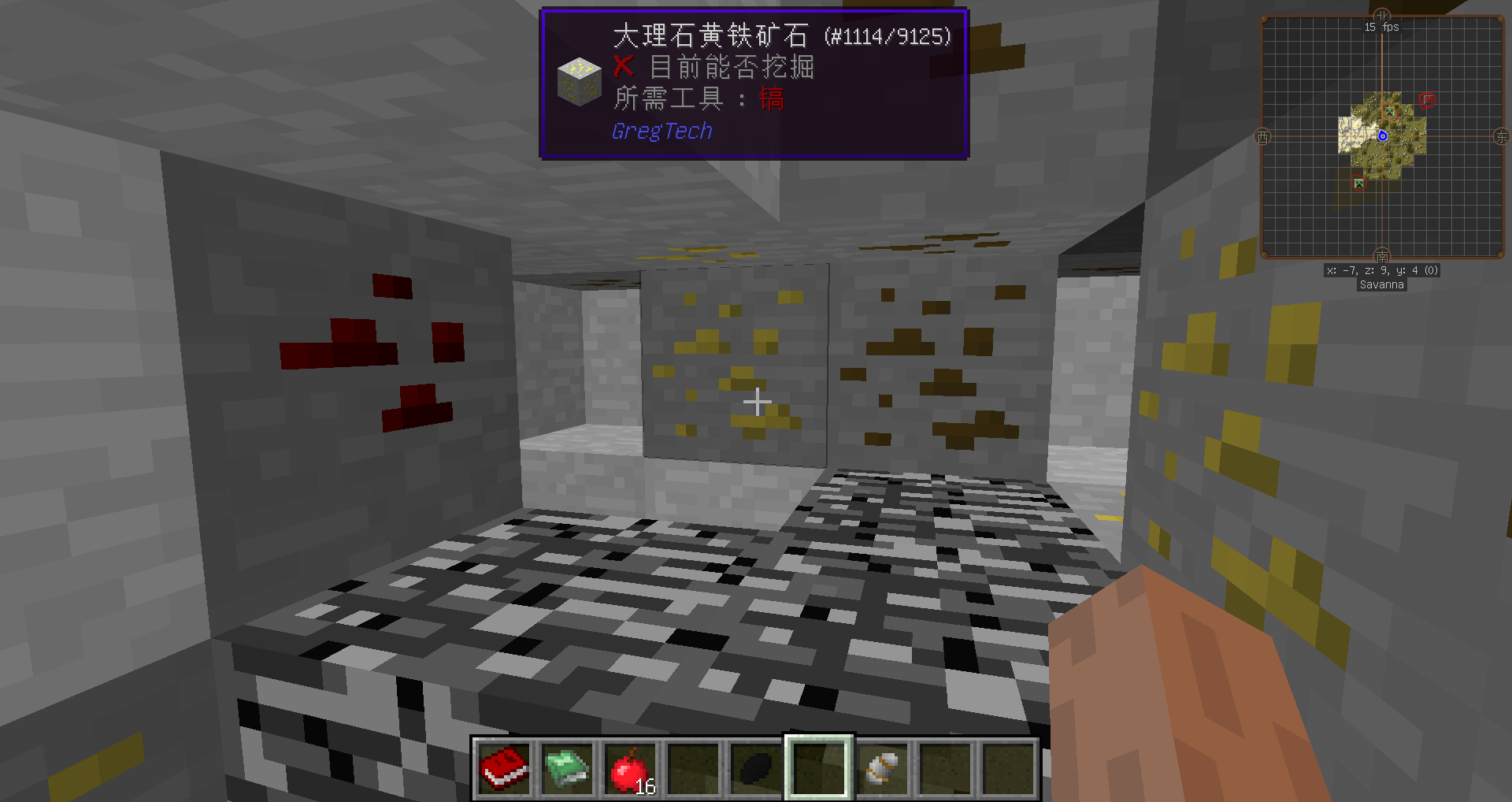The height and width of the screenshot is (802, 1512).
Task: Click the red mob marker on the minimap
Action: click(1427, 99)
